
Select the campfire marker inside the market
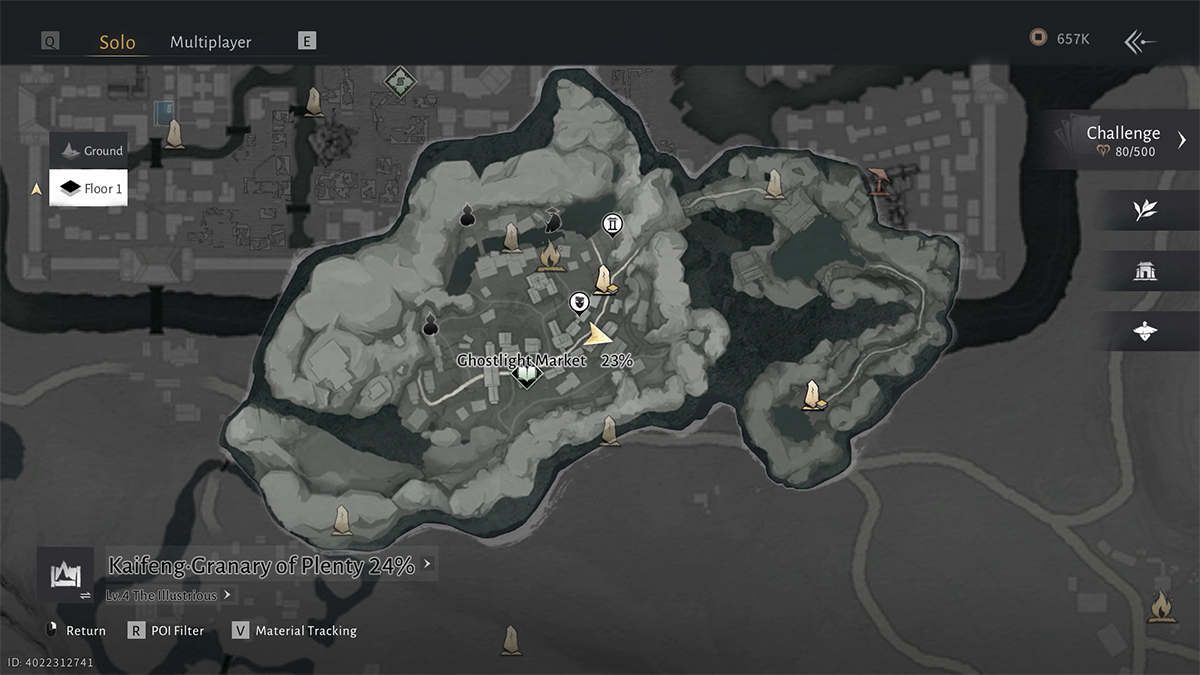coord(548,257)
